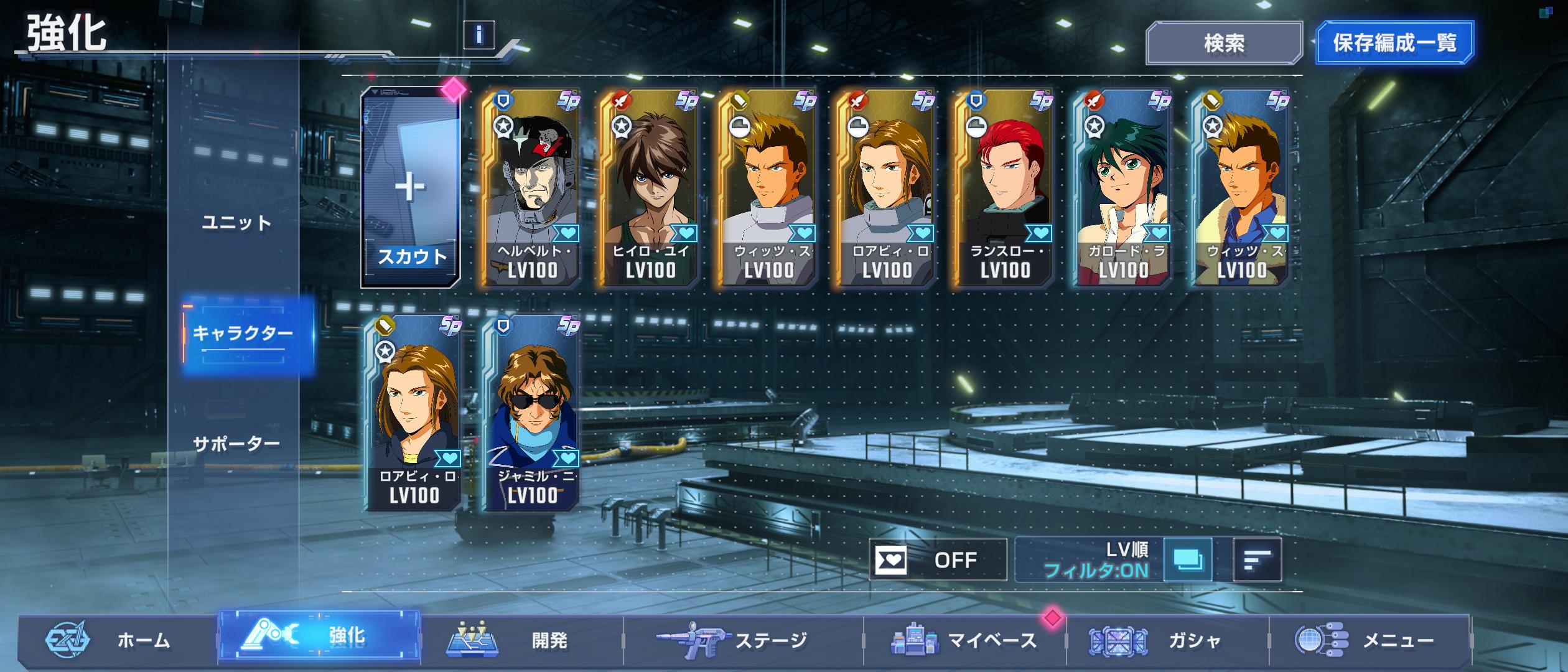Open the 開発 development menu
Image resolution: width=1568 pixels, height=672 pixels.
coord(523,640)
